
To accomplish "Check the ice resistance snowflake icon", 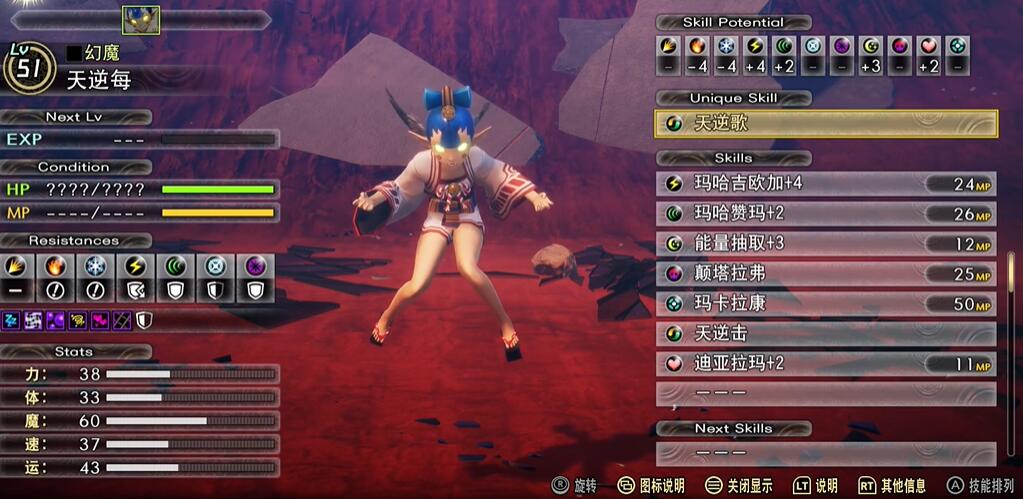I will pyautogui.click(x=94, y=267).
